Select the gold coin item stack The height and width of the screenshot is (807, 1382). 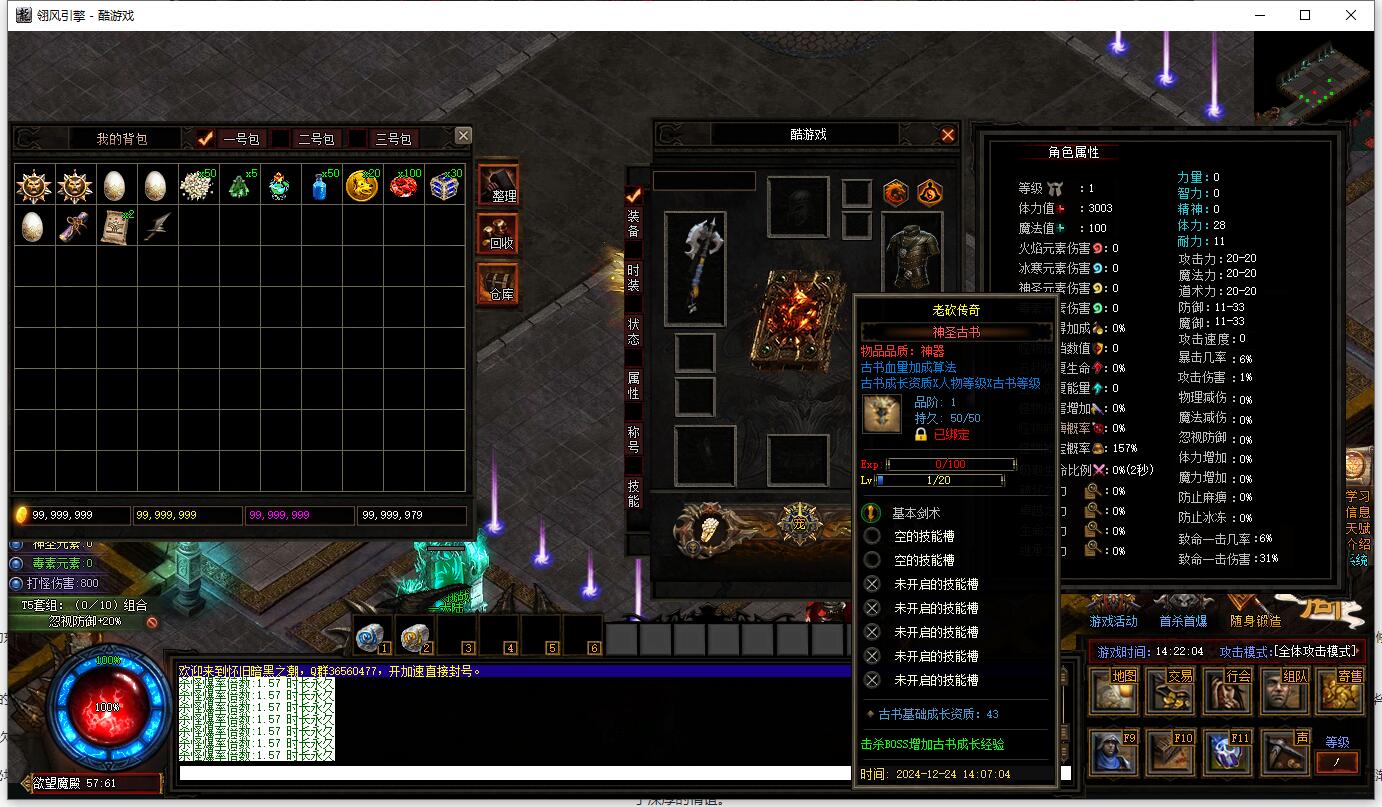[x=362, y=186]
